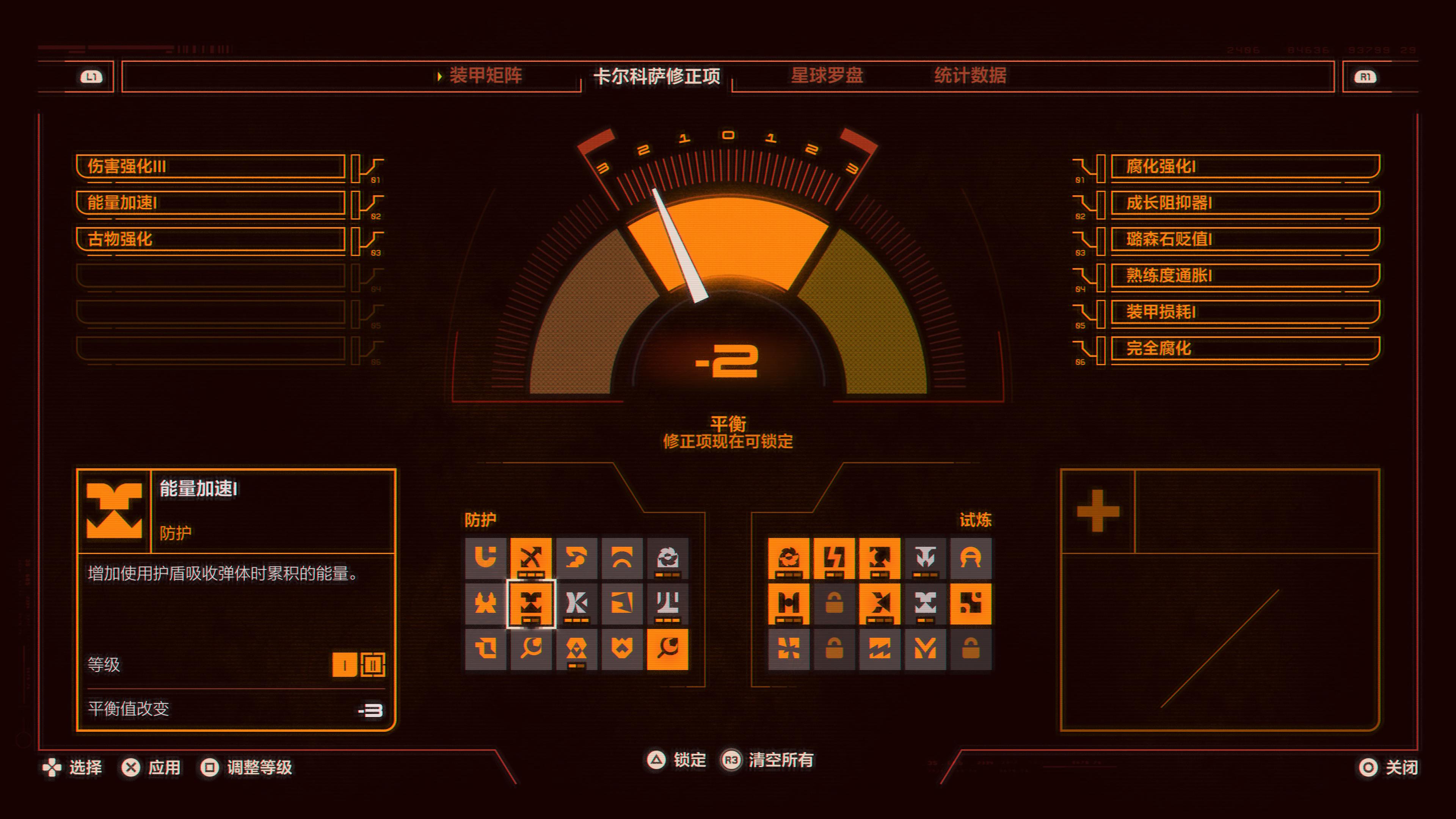This screenshot has width=1456, height=819.
Task: Pick the 熟练度通胀I modifier row
Action: click(1244, 275)
